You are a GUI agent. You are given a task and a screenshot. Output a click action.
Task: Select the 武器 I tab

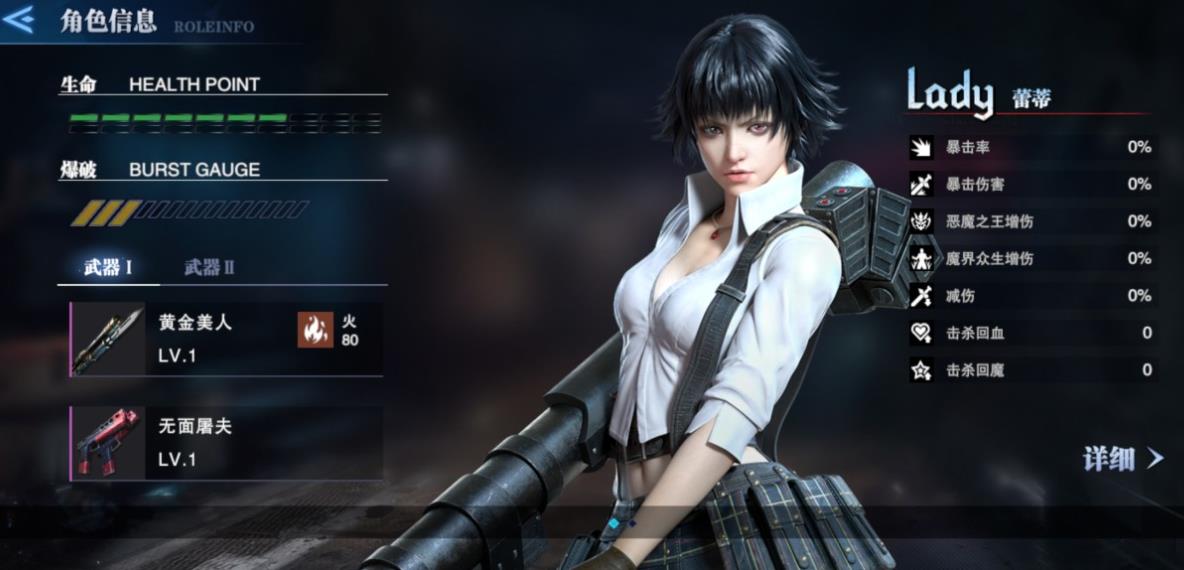point(108,267)
